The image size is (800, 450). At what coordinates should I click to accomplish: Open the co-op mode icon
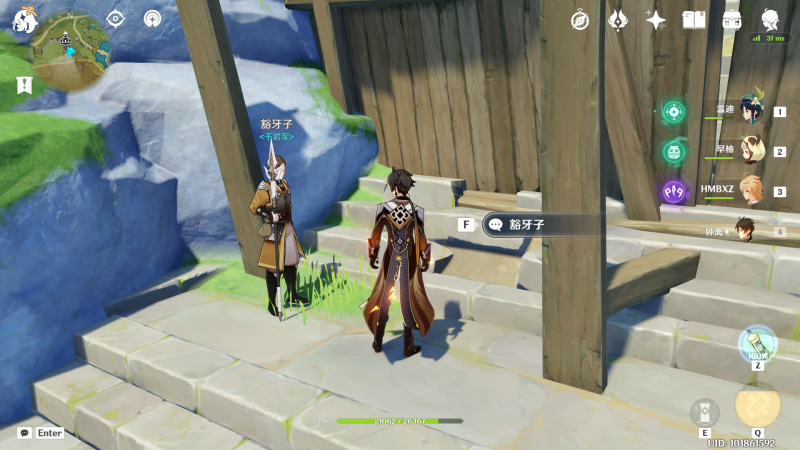tap(152, 19)
